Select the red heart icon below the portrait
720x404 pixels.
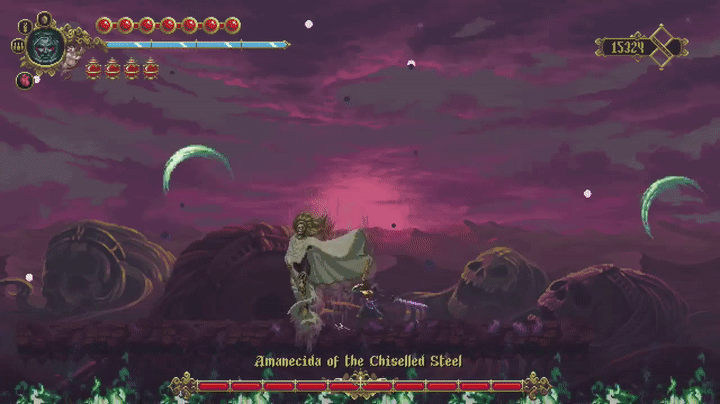pyautogui.click(x=24, y=80)
